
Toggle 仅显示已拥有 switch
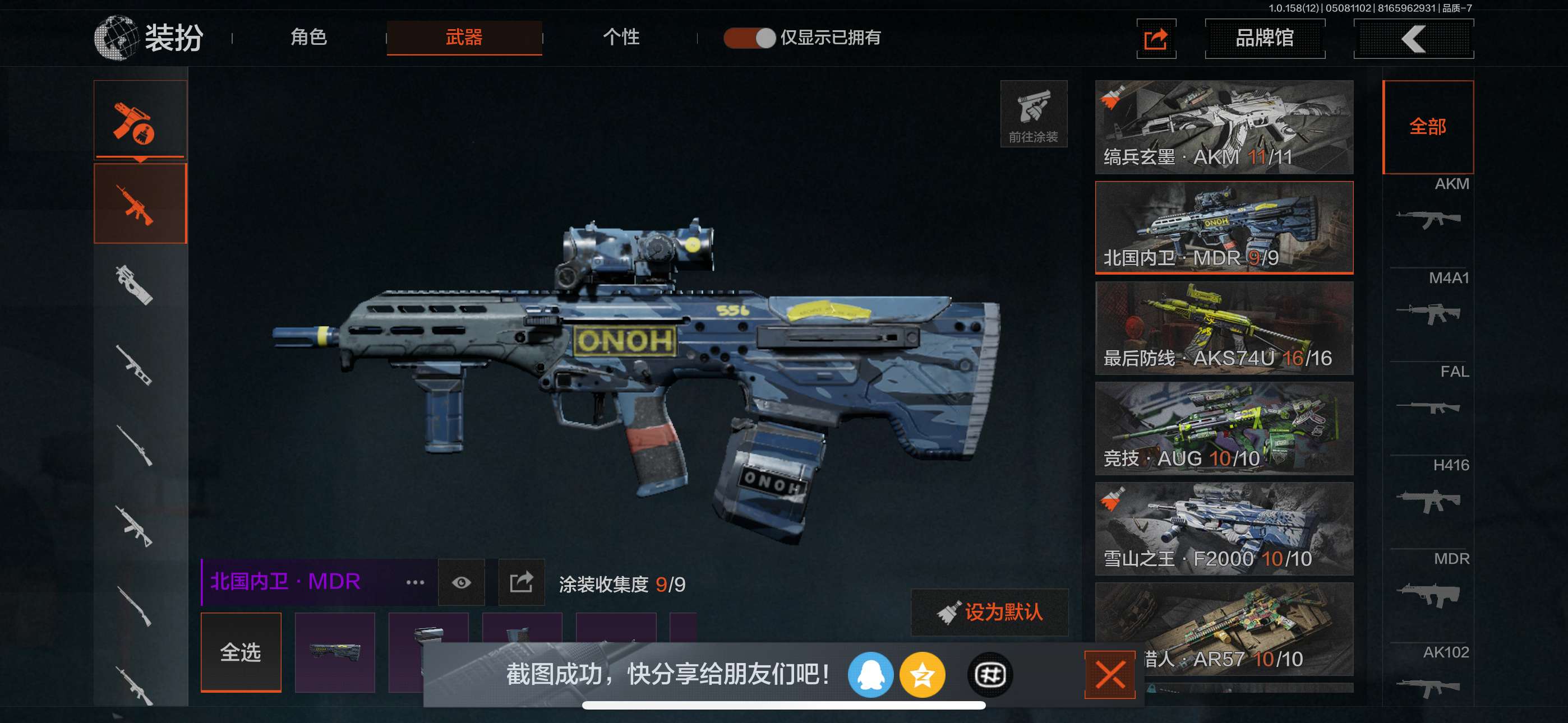click(749, 38)
